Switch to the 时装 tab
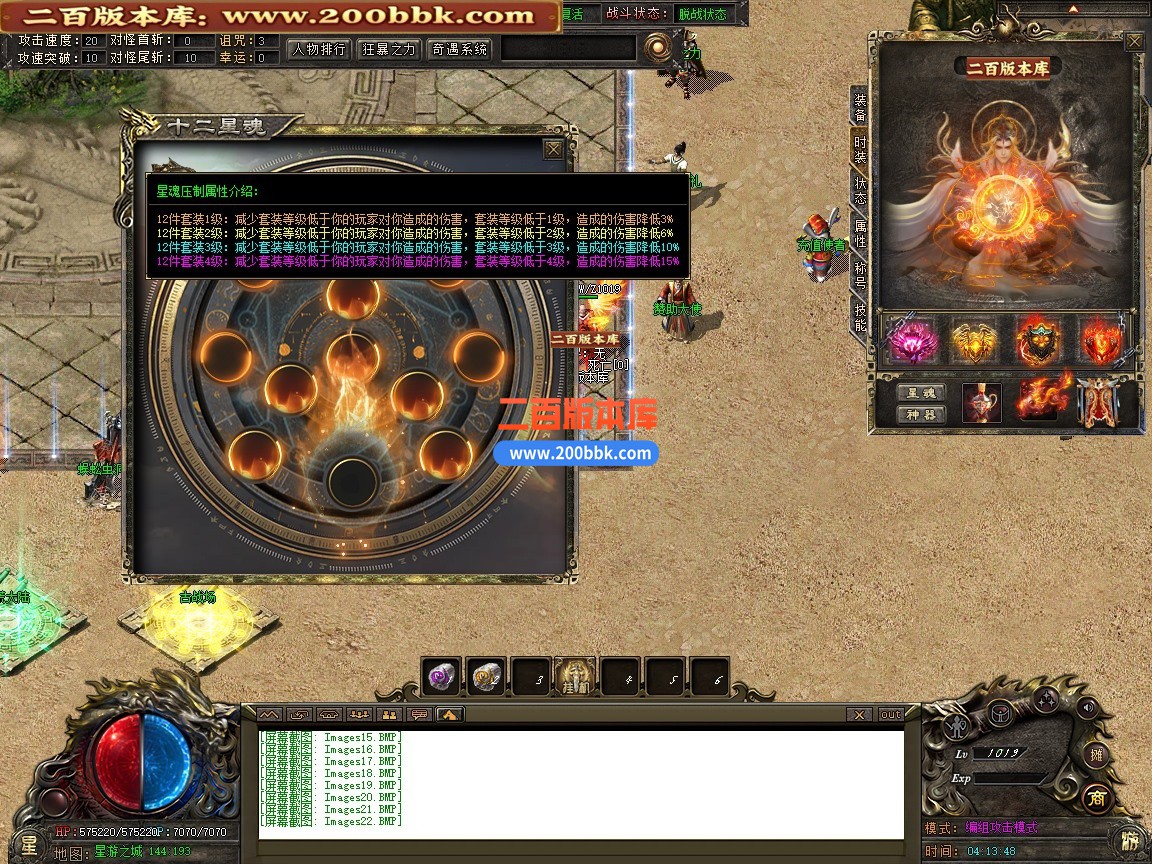The image size is (1152, 864). pos(859,150)
